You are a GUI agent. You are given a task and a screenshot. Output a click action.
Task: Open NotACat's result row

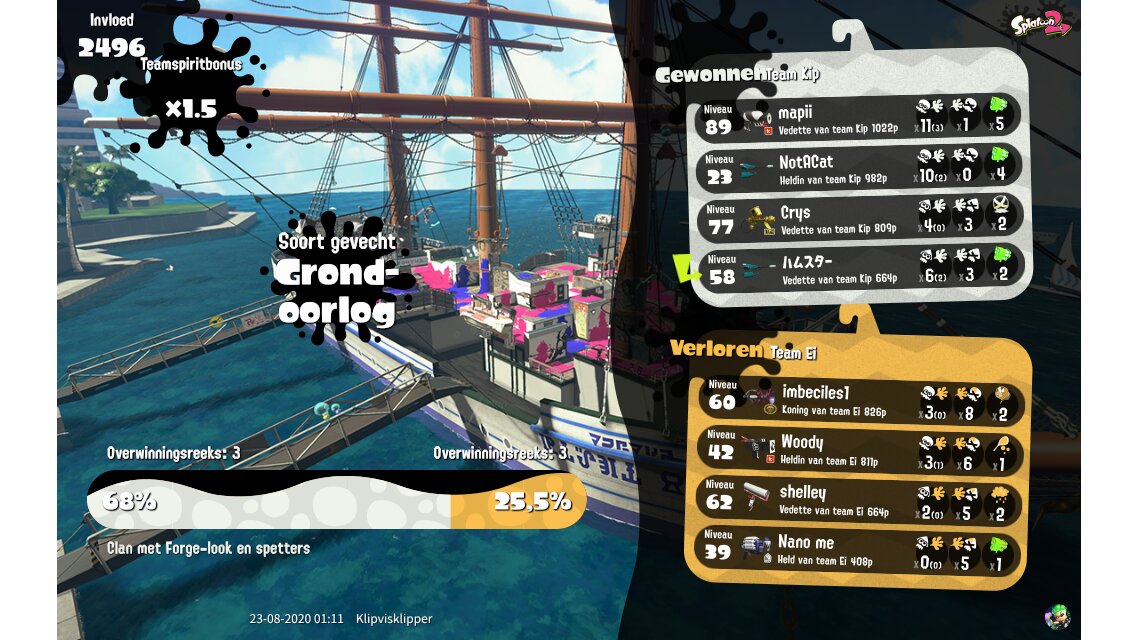pyautogui.click(x=858, y=168)
